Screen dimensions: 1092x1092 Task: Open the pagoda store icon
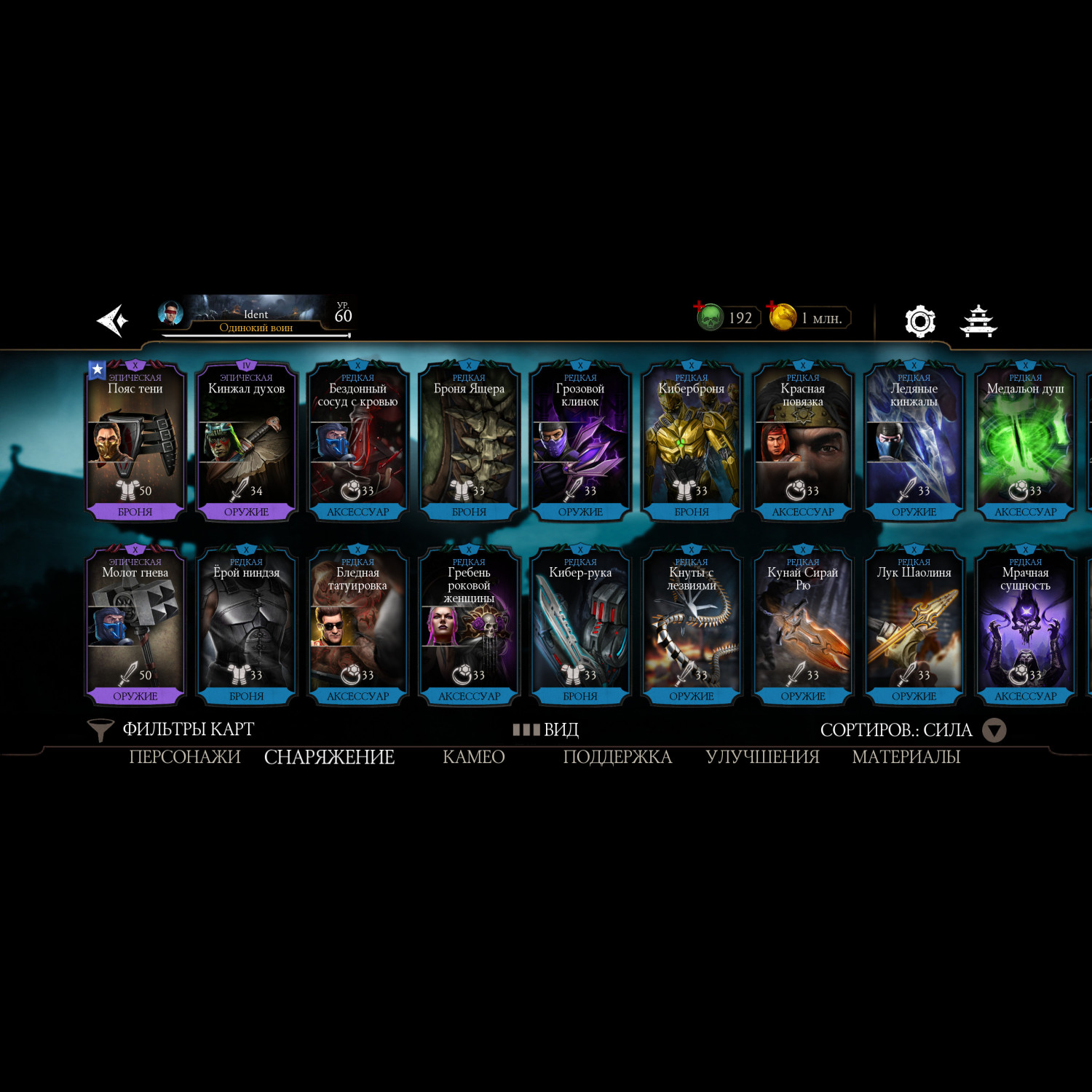[978, 321]
